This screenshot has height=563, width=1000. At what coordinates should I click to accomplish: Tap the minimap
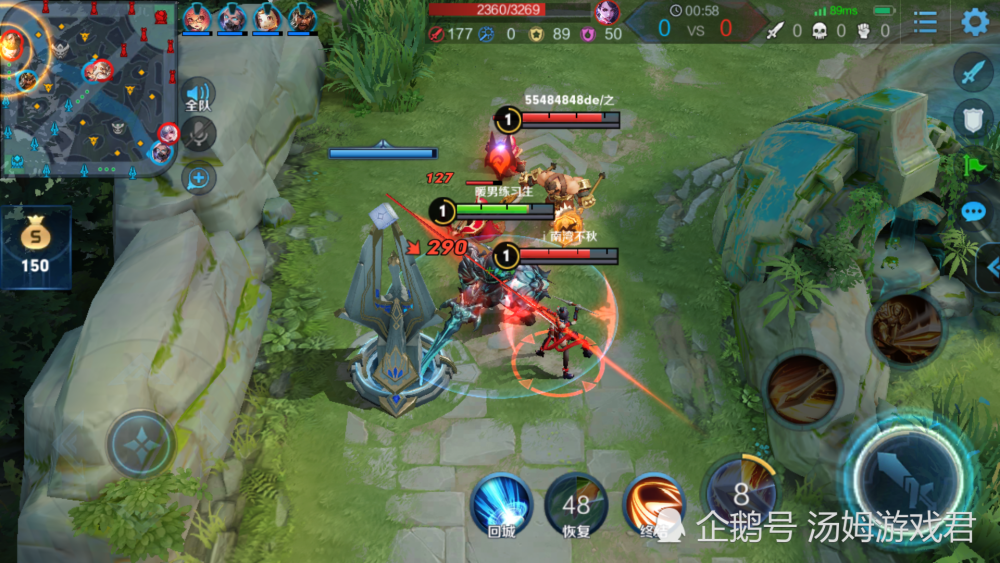[x=88, y=88]
